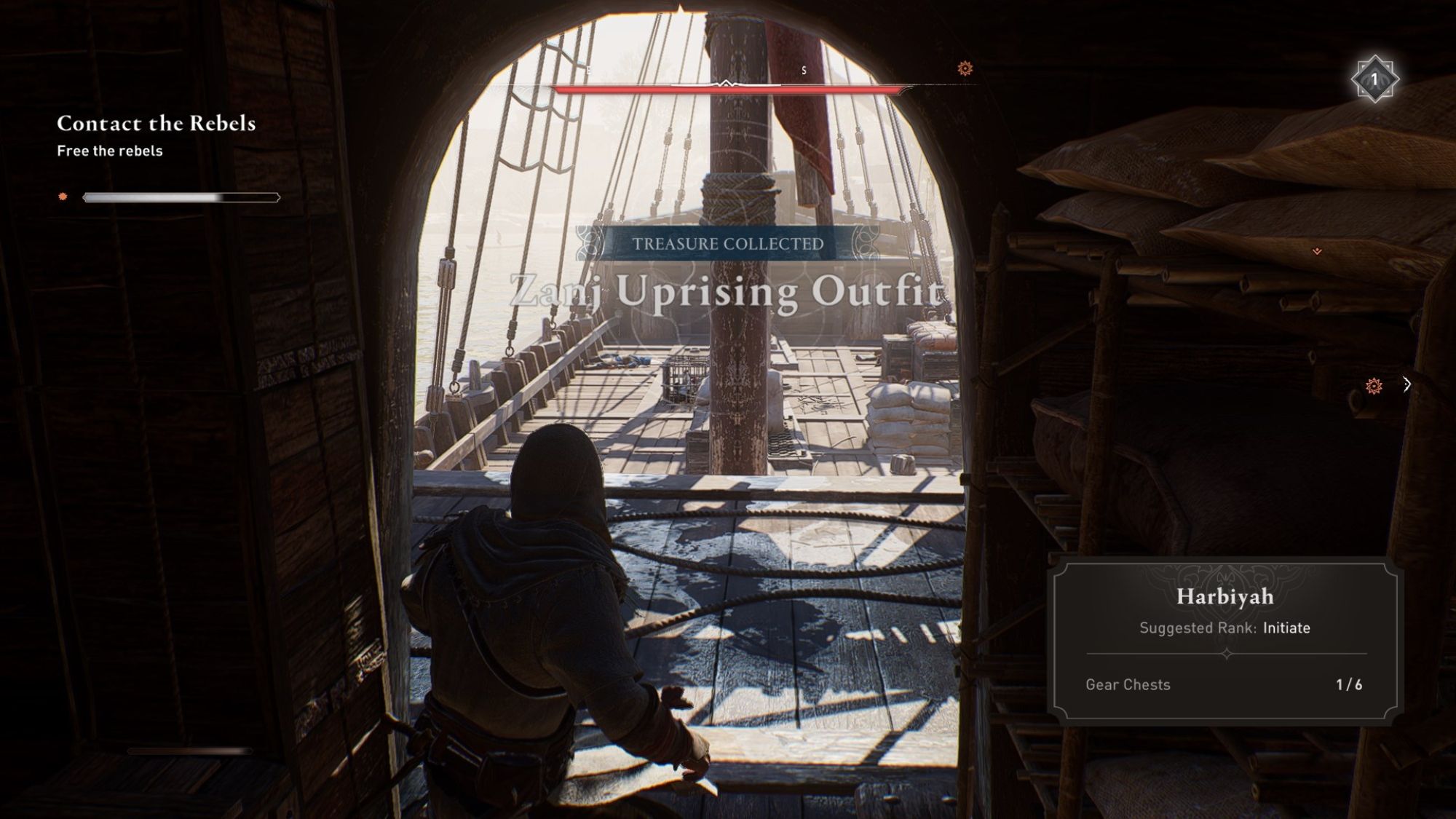
Task: Select the Harbiyah district header
Action: tap(1225, 598)
